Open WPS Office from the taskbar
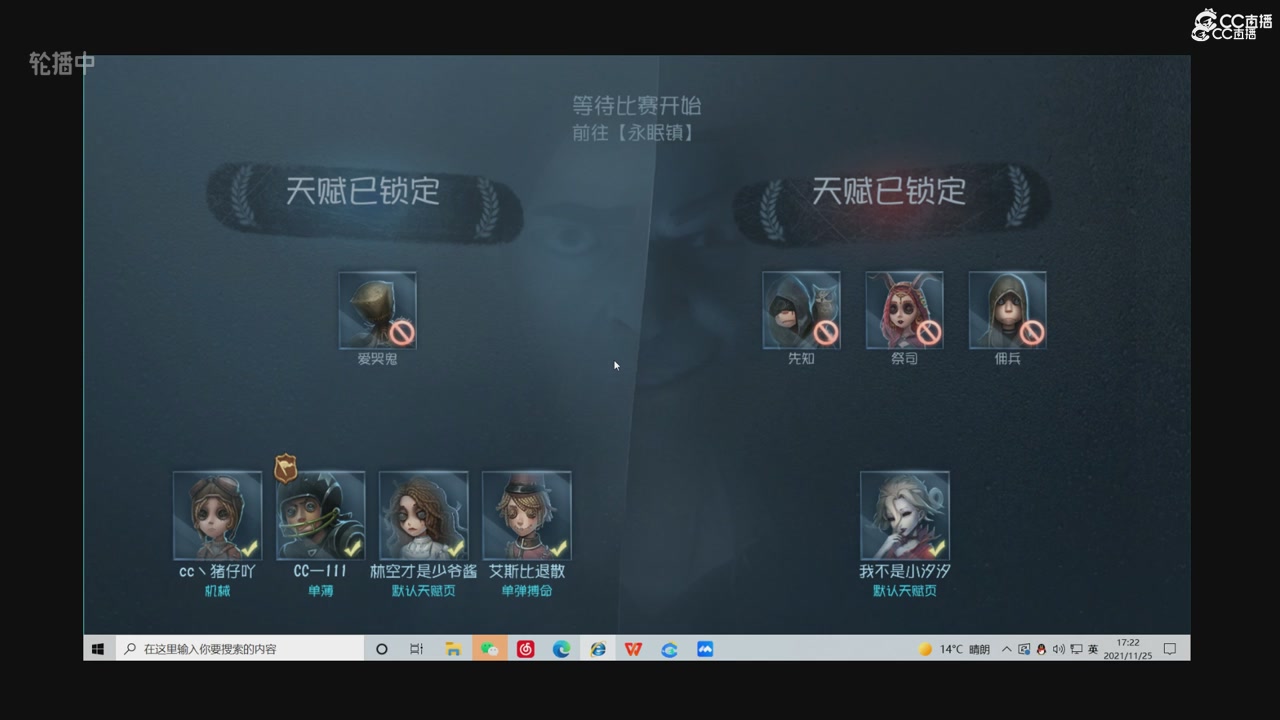 [x=633, y=648]
